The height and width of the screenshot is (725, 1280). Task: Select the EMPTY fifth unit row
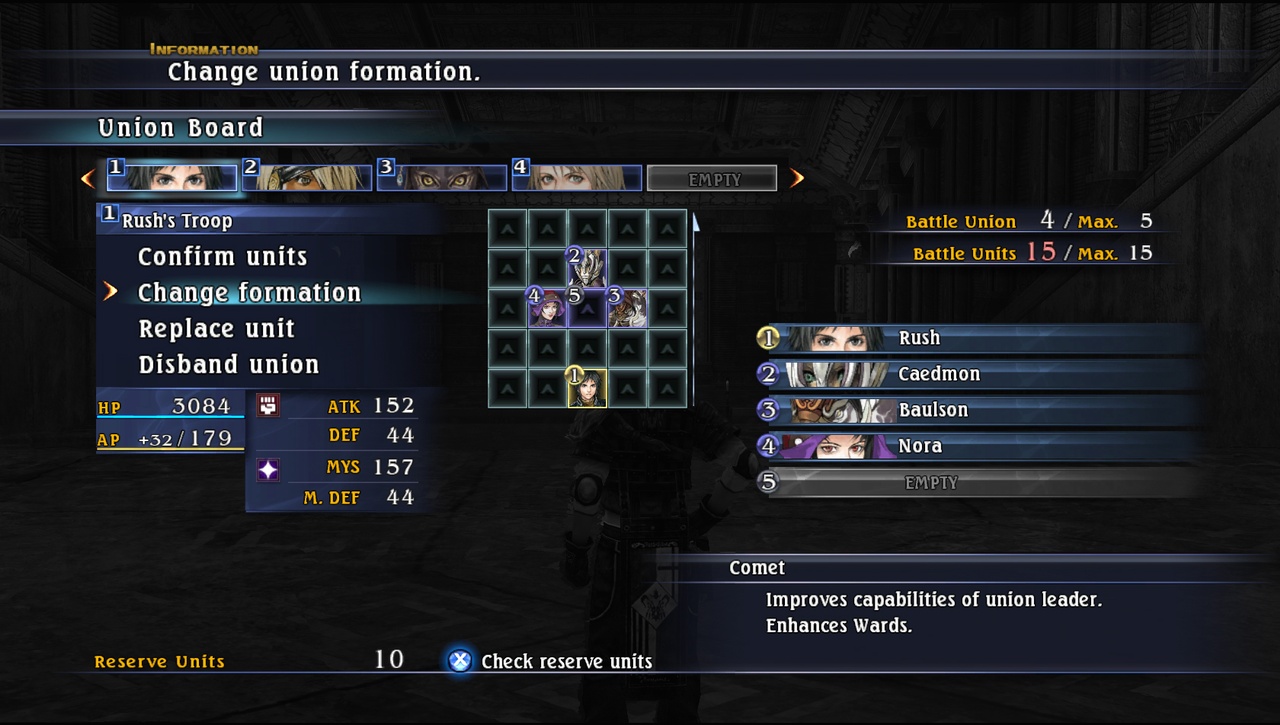pyautogui.click(x=930, y=482)
